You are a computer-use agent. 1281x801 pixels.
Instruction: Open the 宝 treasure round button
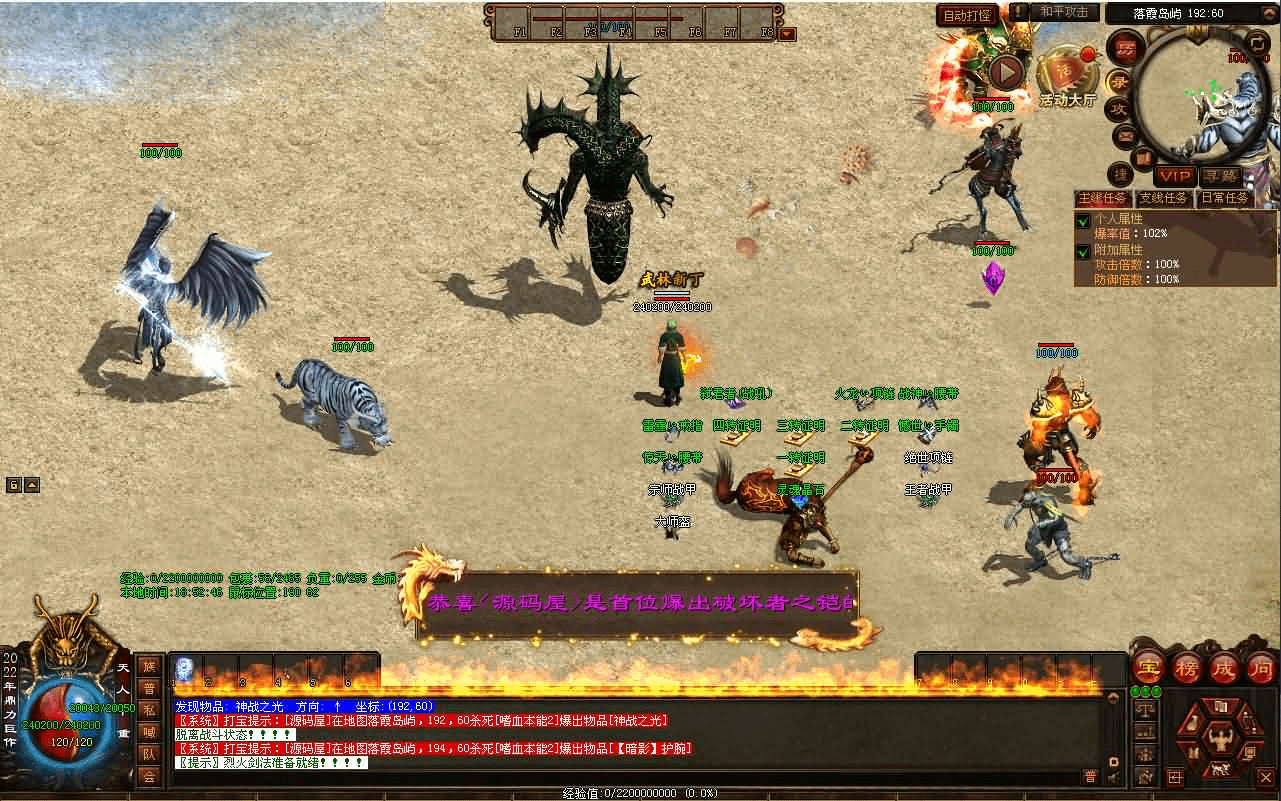point(1148,668)
